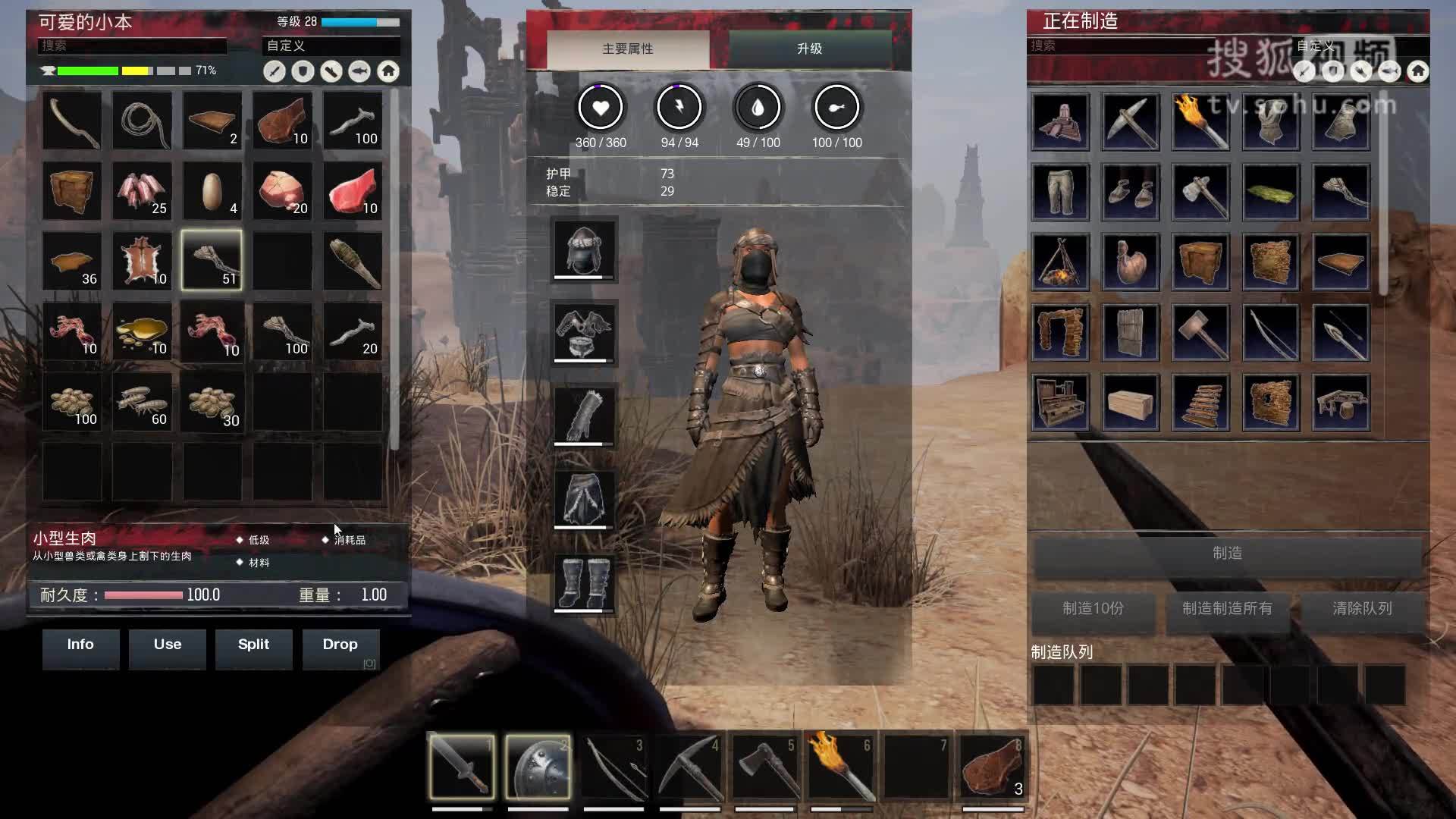Select the egg in the inventory

tap(212, 191)
